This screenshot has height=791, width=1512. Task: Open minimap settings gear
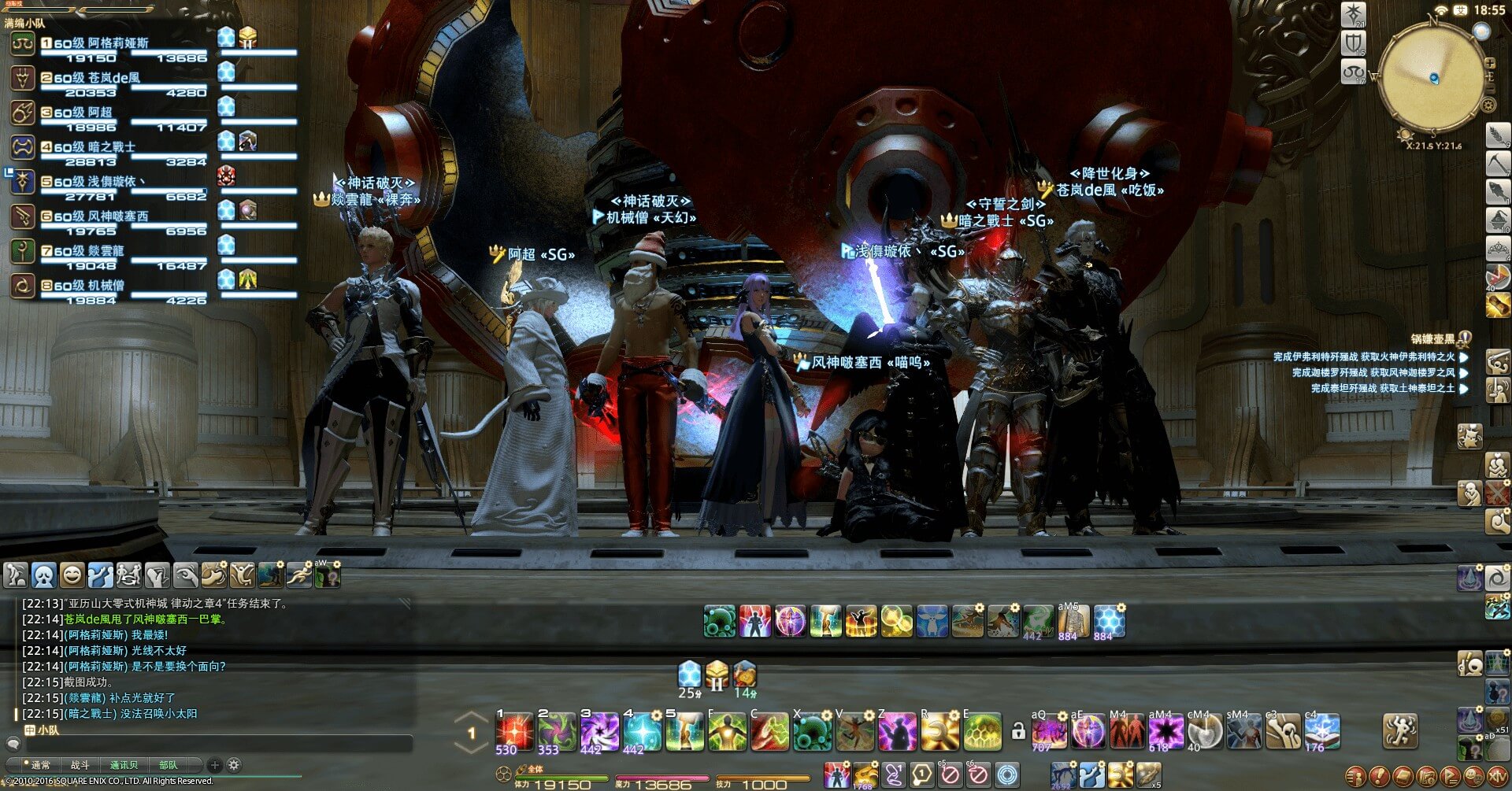coord(1488,105)
